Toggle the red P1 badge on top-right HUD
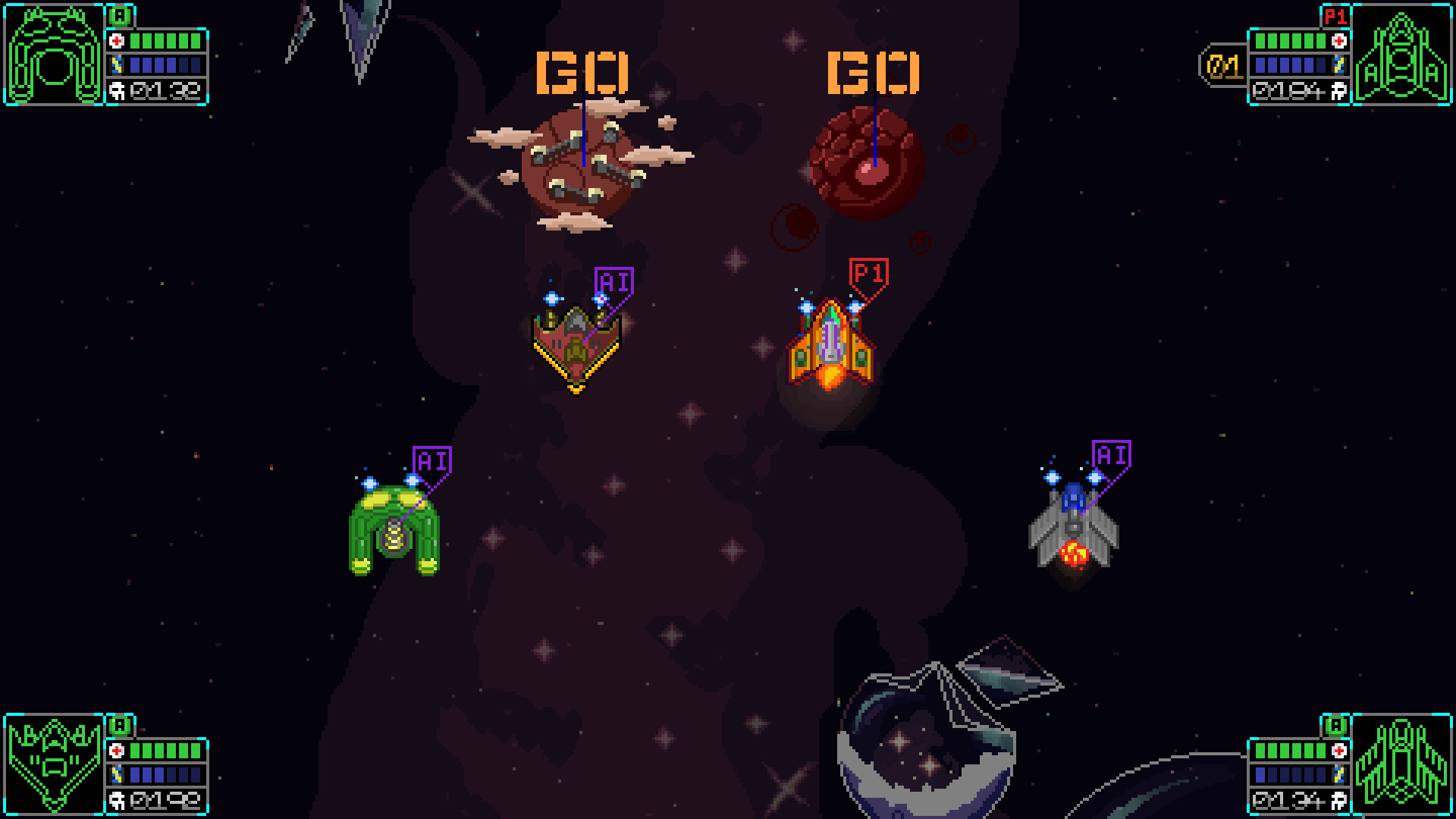 [1336, 16]
